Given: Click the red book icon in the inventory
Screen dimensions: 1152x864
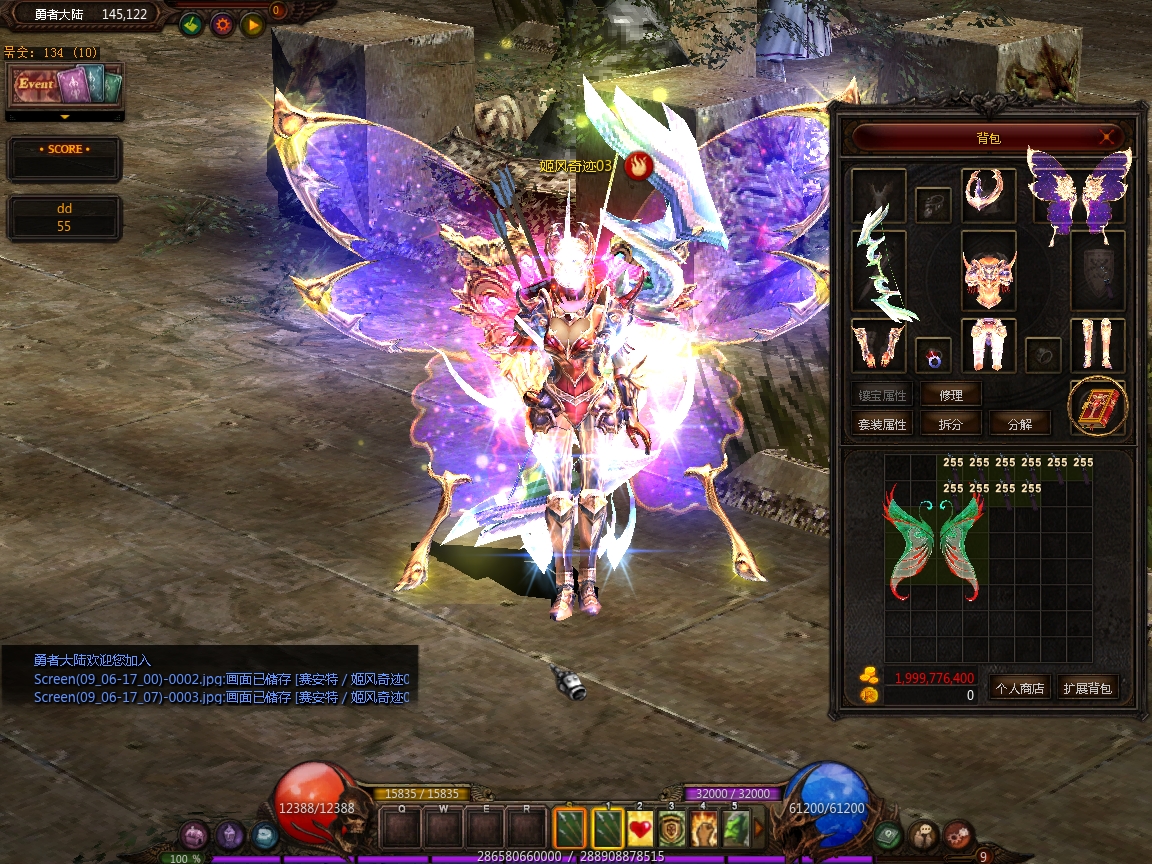Looking at the screenshot, I should (1097, 407).
